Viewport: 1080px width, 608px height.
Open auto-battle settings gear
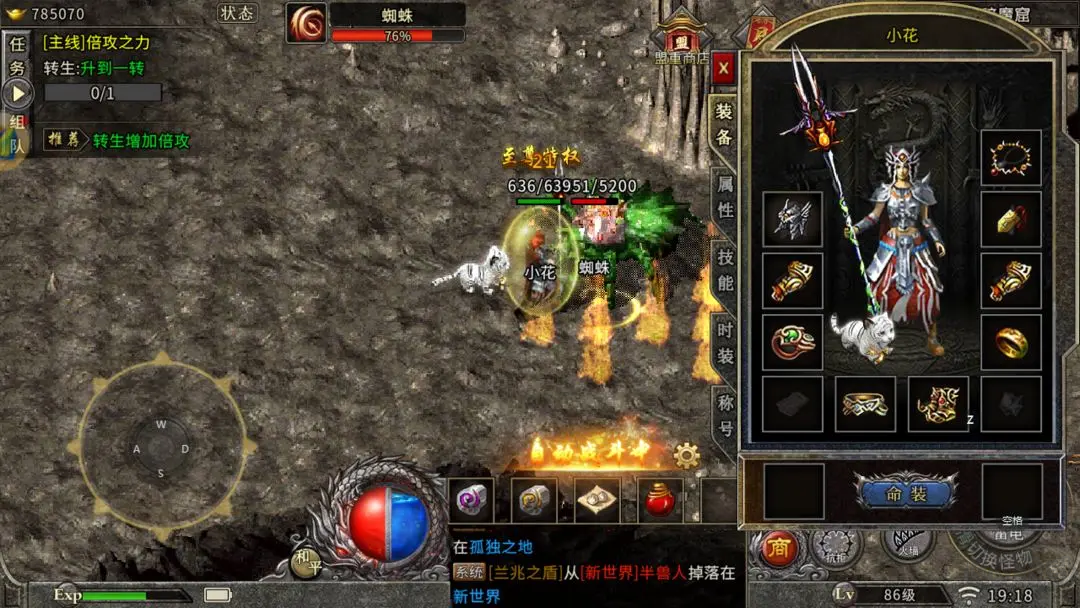point(686,456)
